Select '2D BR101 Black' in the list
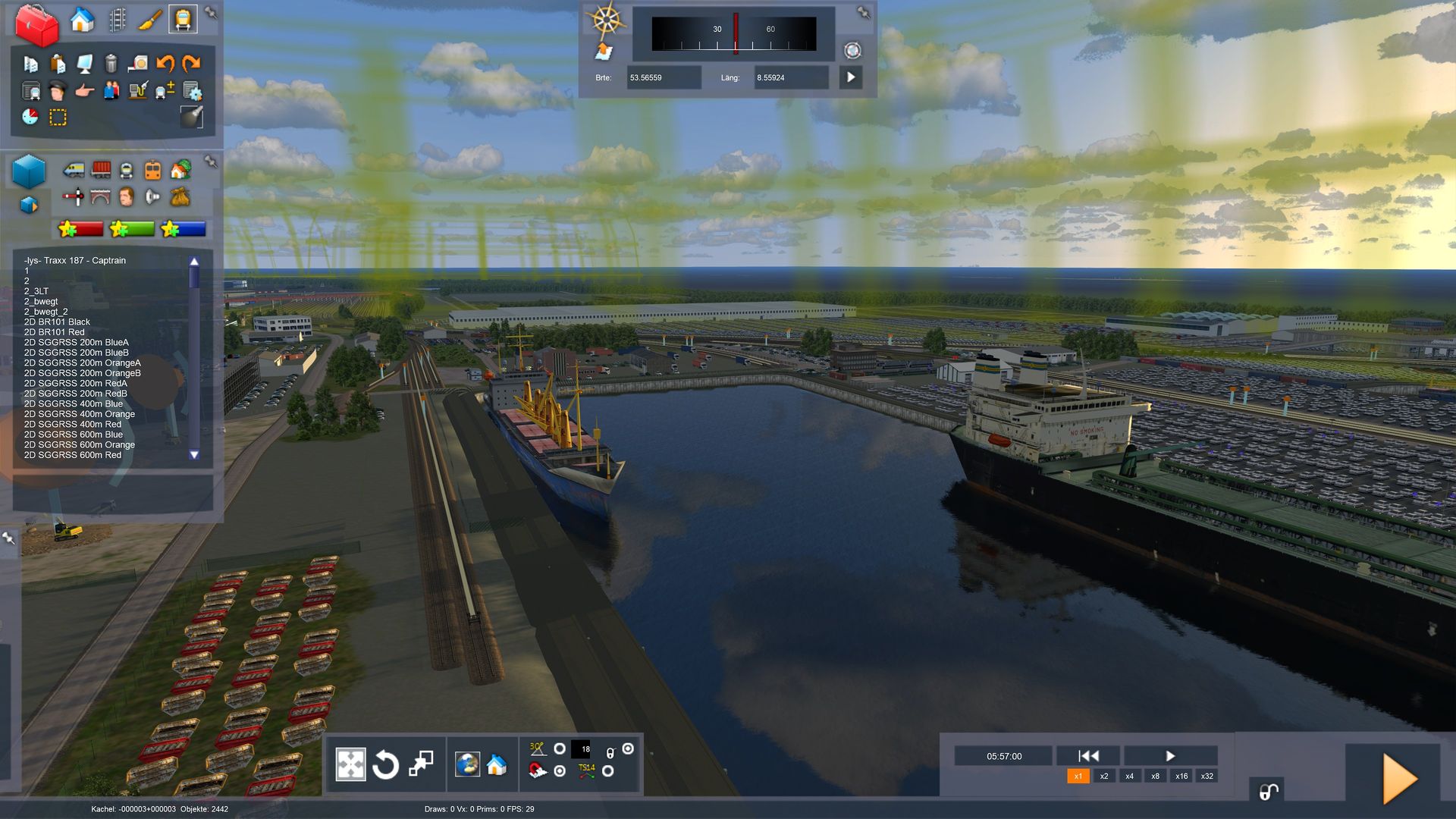1456x819 pixels. click(x=57, y=322)
